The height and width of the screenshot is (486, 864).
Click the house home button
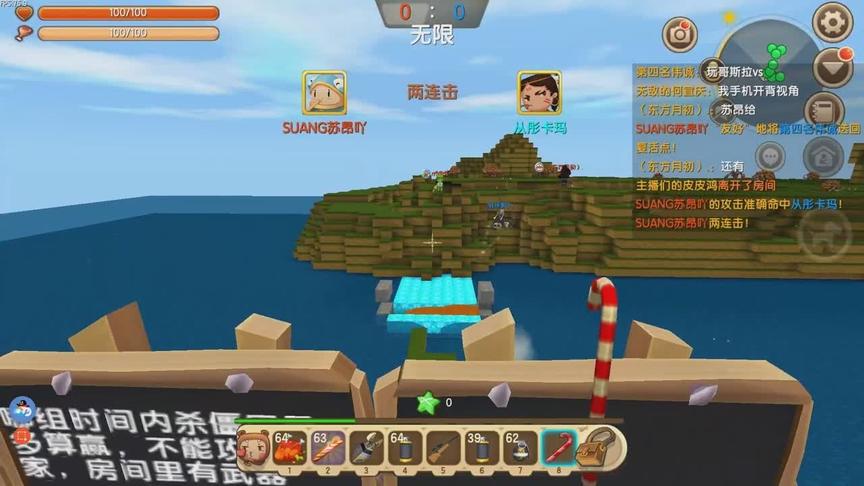(x=823, y=157)
